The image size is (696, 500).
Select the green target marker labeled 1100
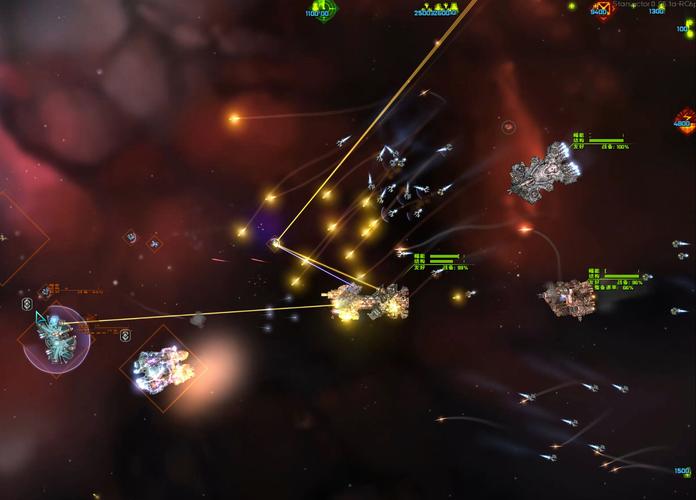click(321, 8)
